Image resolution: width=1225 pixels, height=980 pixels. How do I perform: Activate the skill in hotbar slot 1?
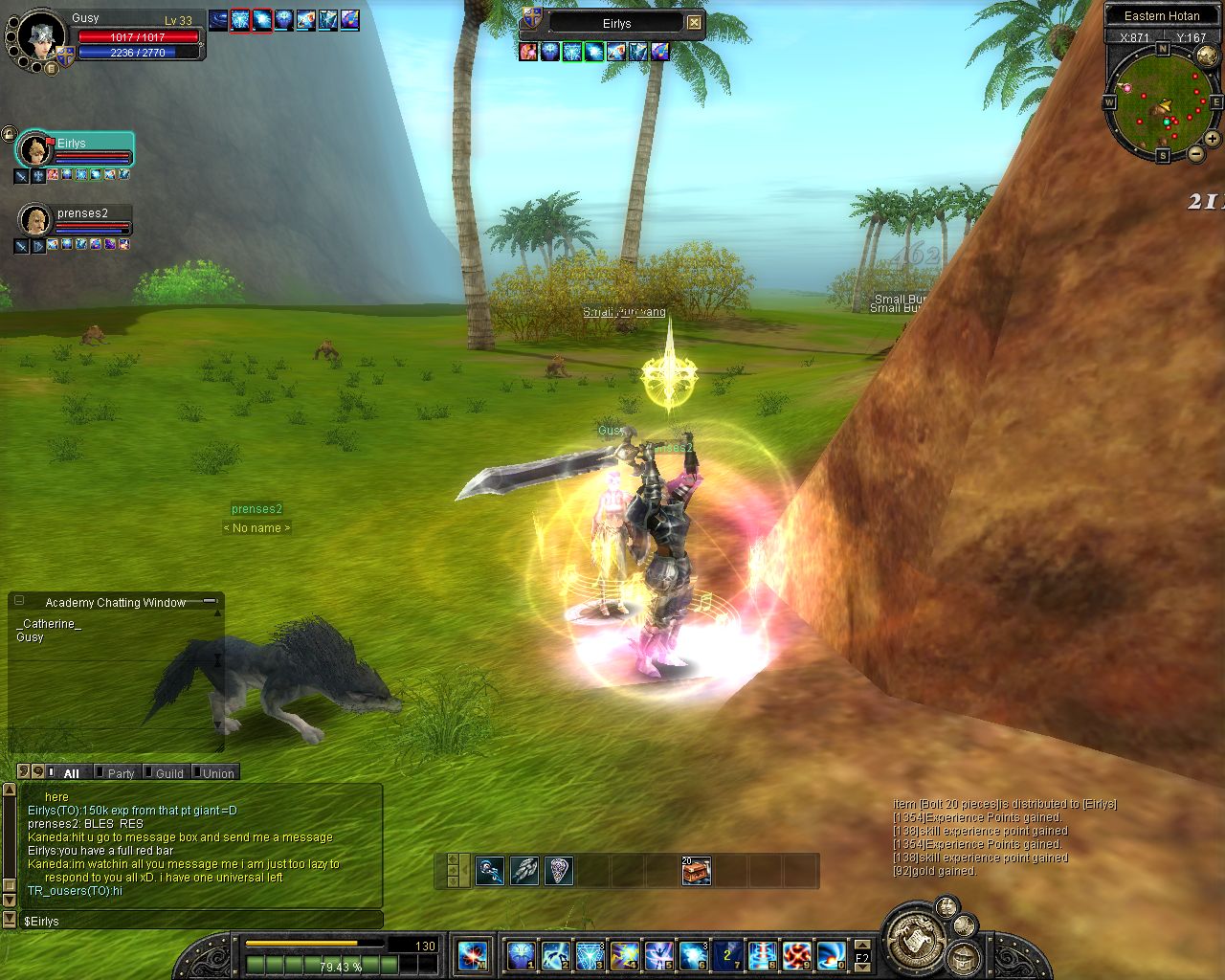[522, 955]
